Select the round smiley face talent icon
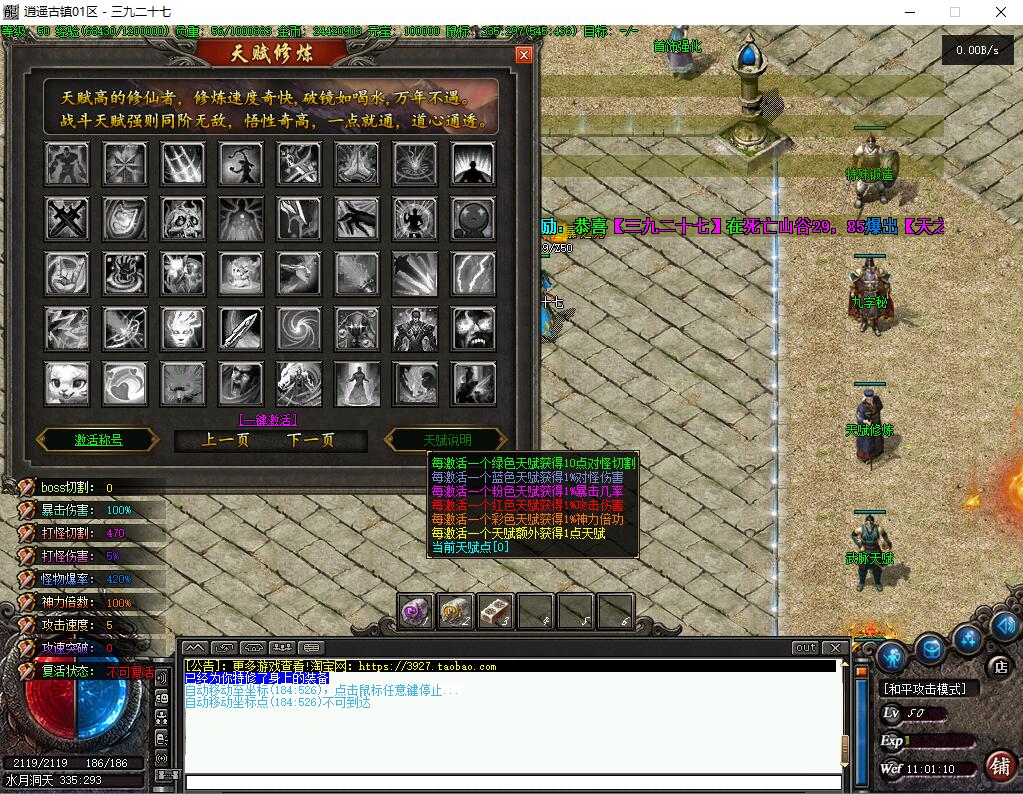Screen dimensions: 1023x794 click(473, 217)
